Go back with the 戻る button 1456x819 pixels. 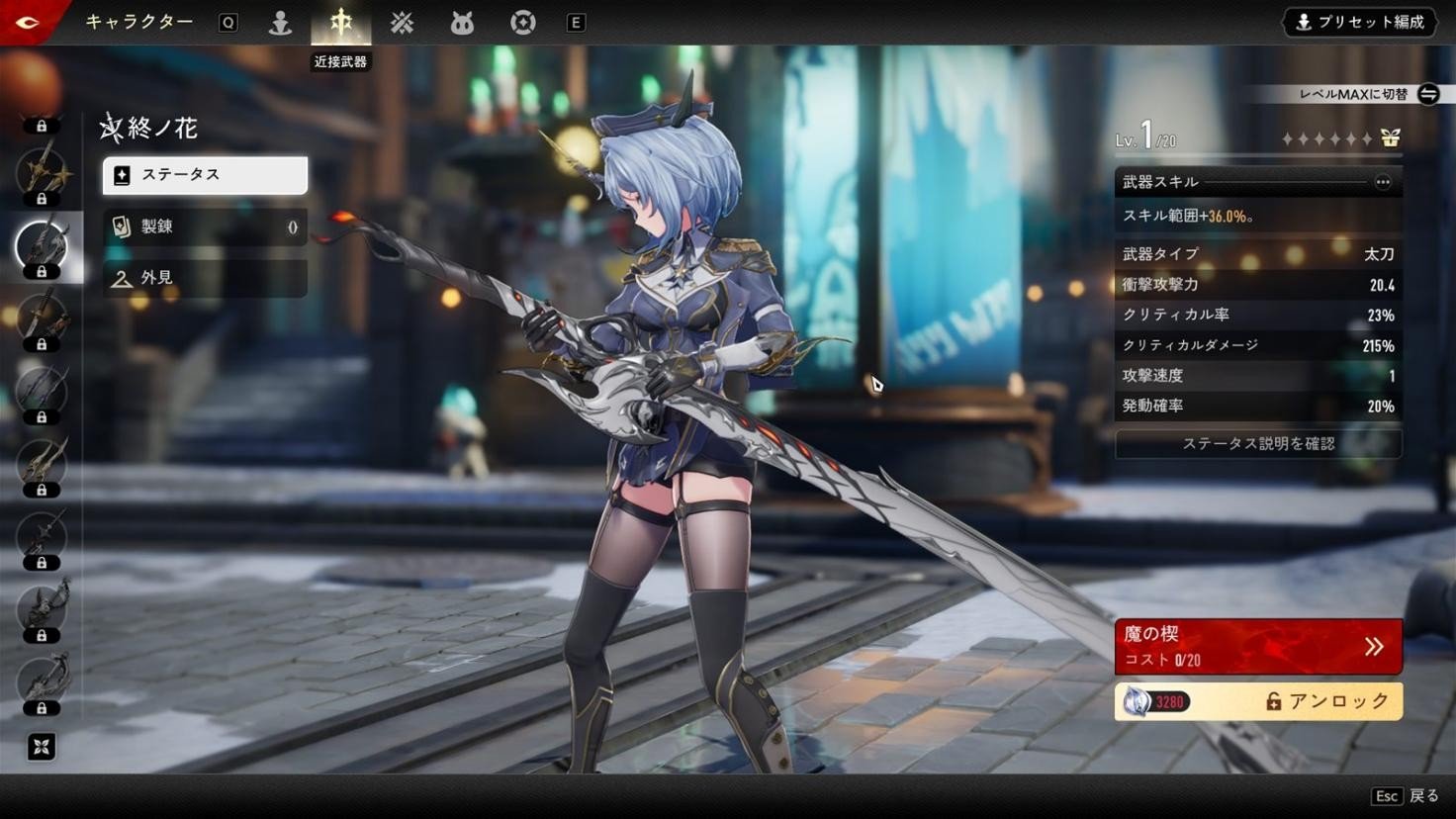pyautogui.click(x=1406, y=796)
